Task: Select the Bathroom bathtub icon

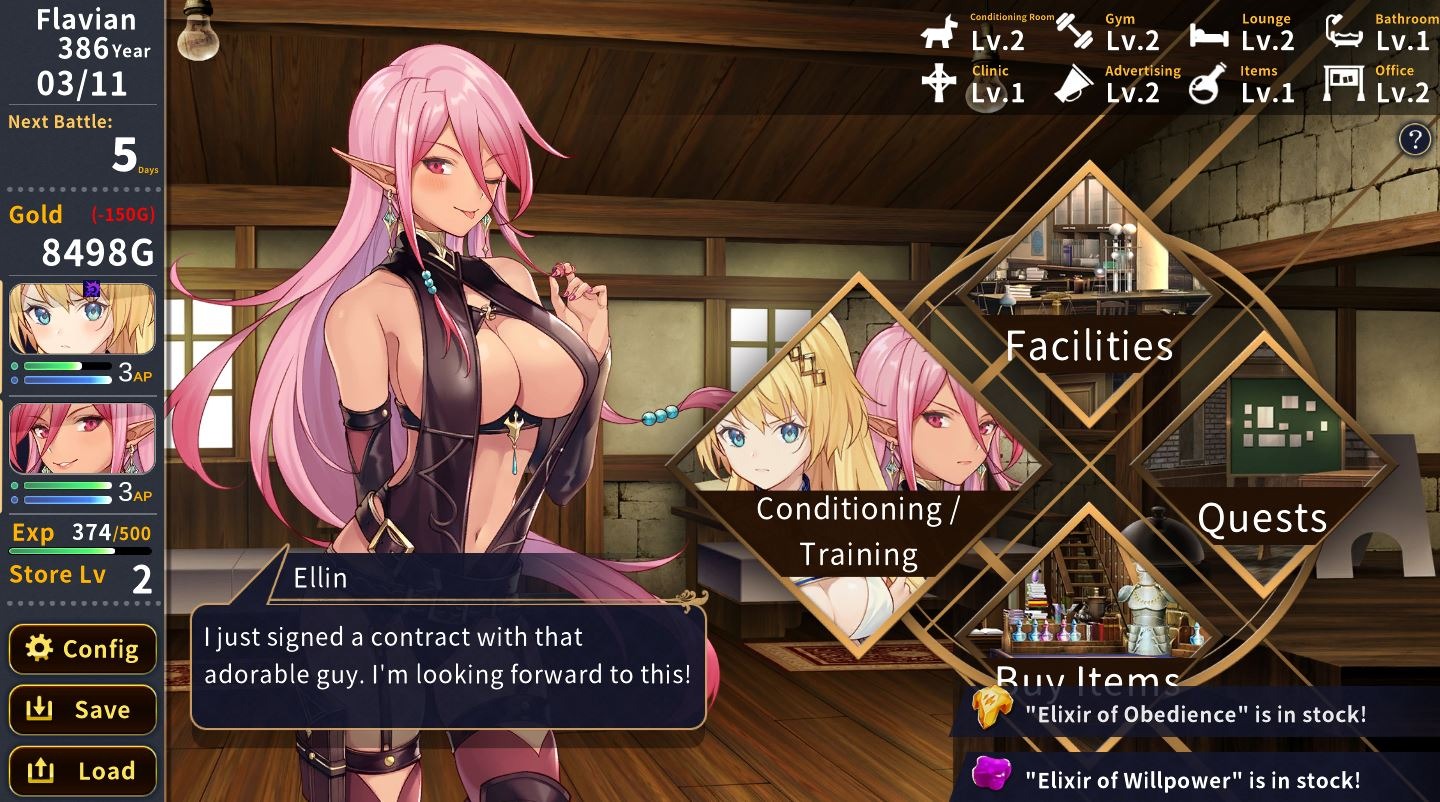Action: point(1345,33)
